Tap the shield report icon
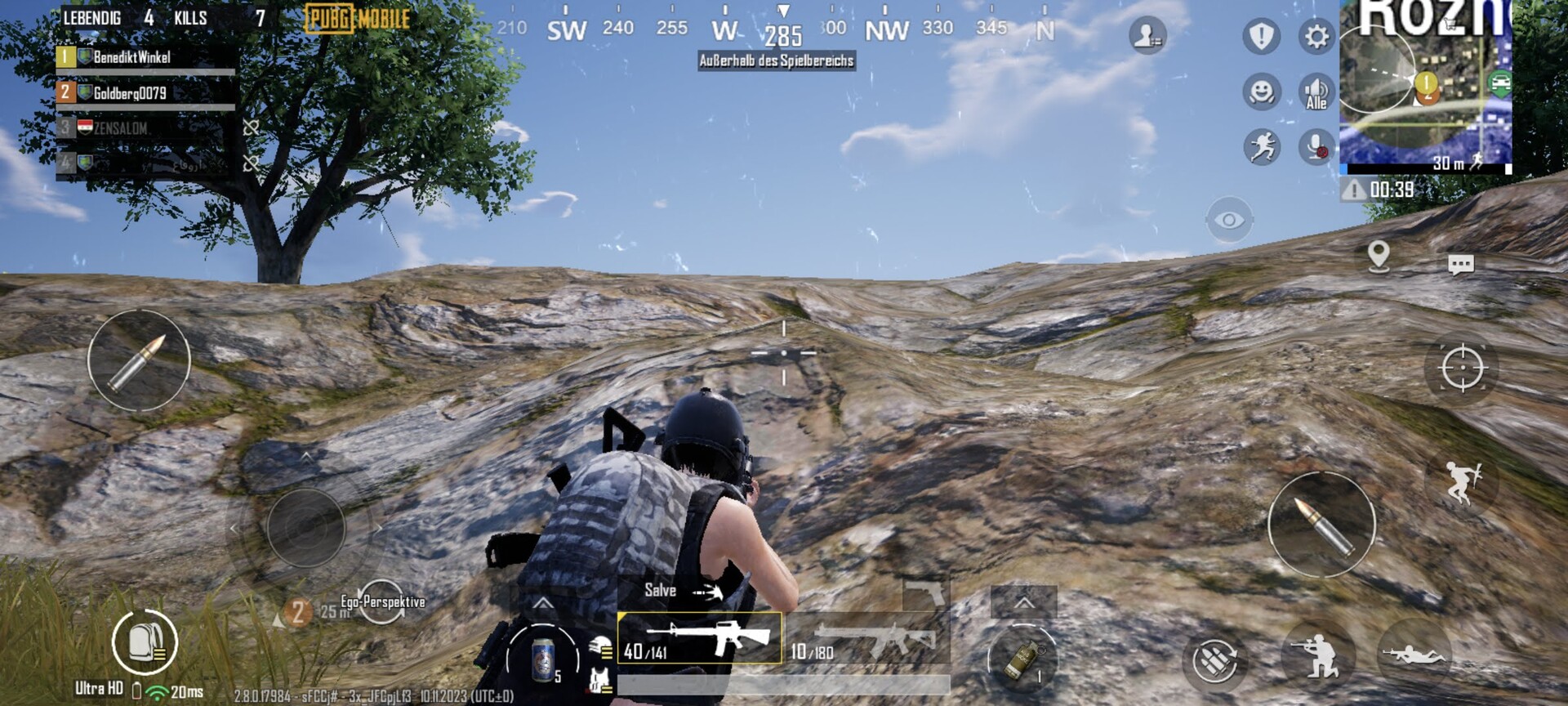Screen dimensions: 1568x706 click(1261, 37)
